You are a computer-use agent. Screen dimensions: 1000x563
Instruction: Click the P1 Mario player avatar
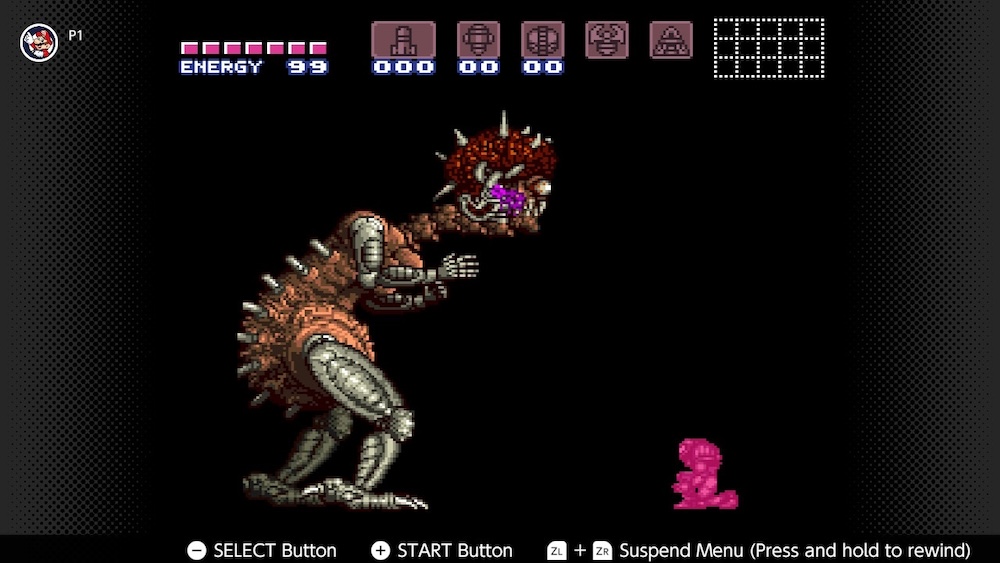tap(39, 41)
